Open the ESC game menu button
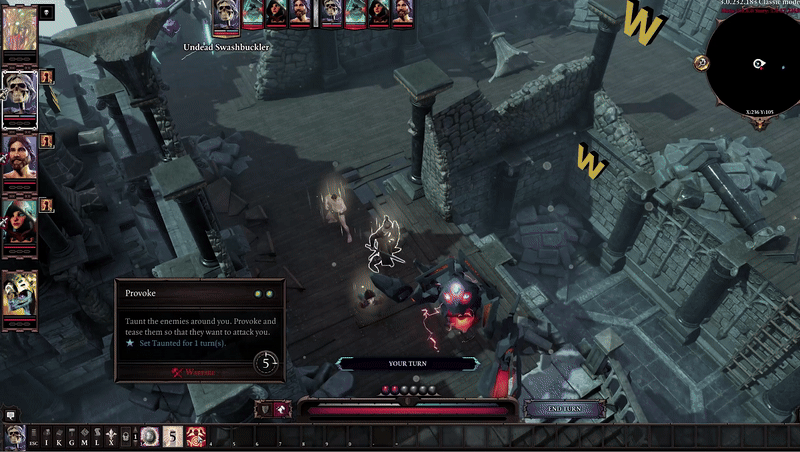Image resolution: width=800 pixels, height=452 pixels. point(33,438)
